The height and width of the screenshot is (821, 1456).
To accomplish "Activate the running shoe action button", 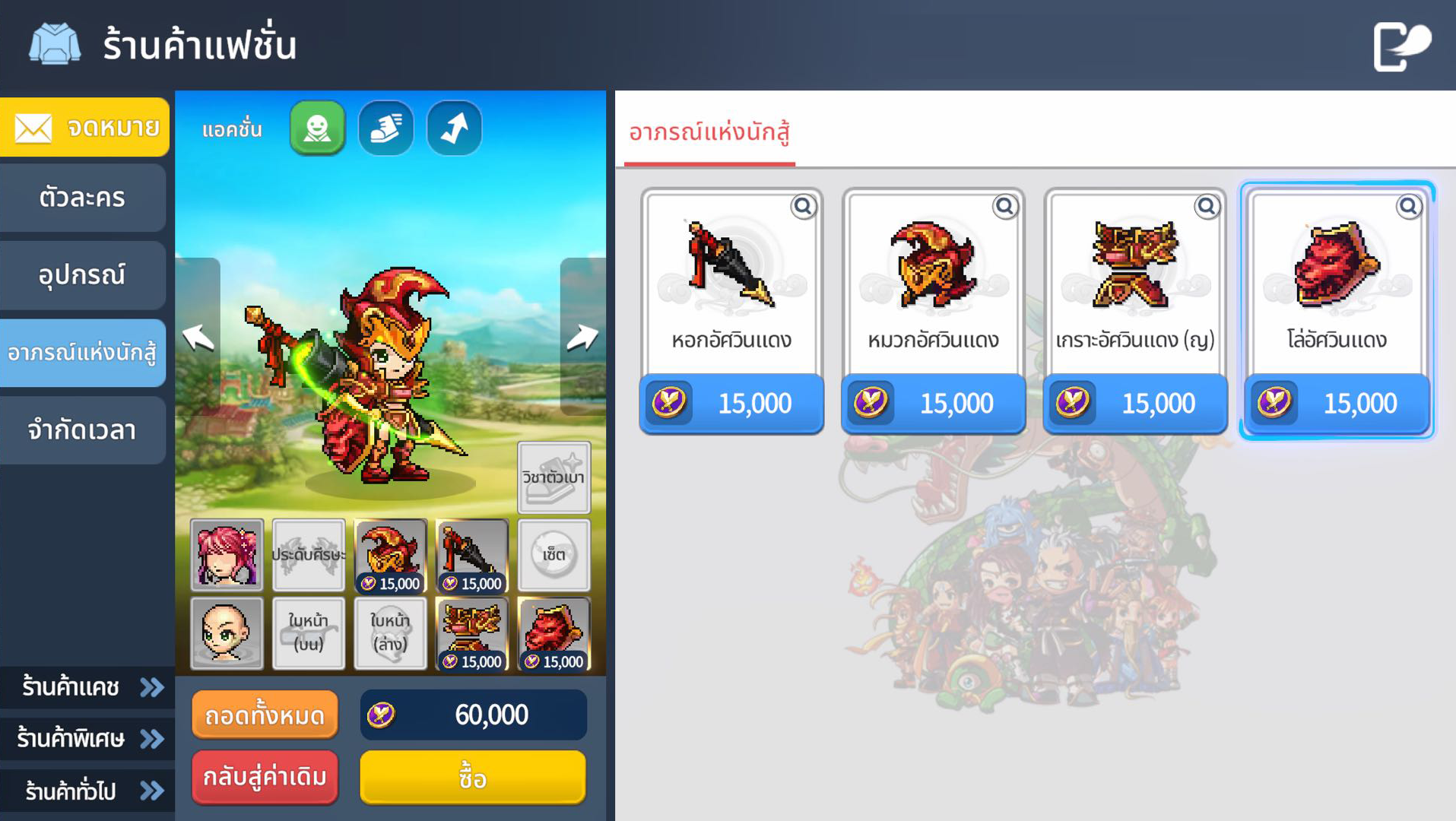I will [x=386, y=128].
